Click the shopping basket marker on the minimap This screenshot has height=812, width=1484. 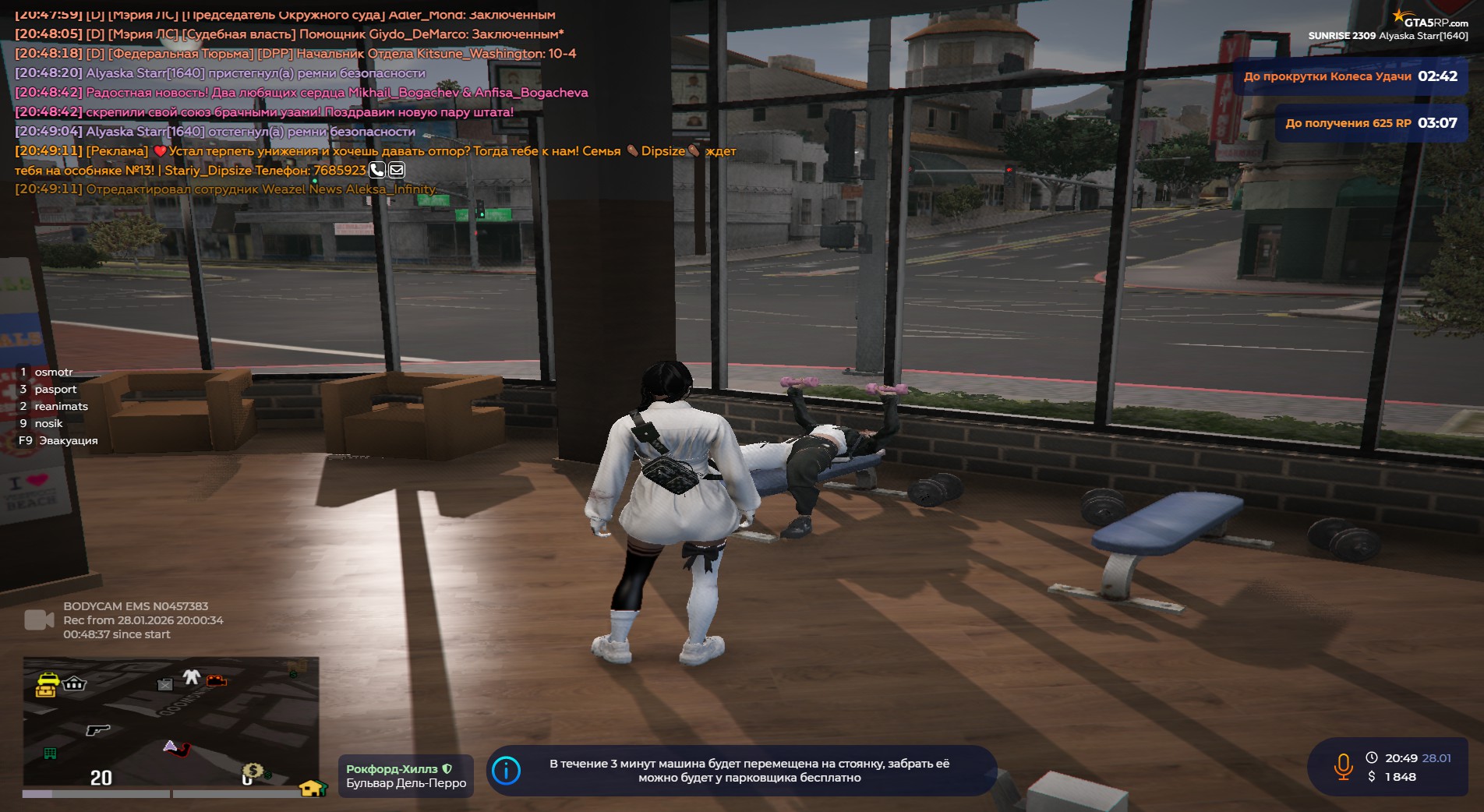coord(75,683)
